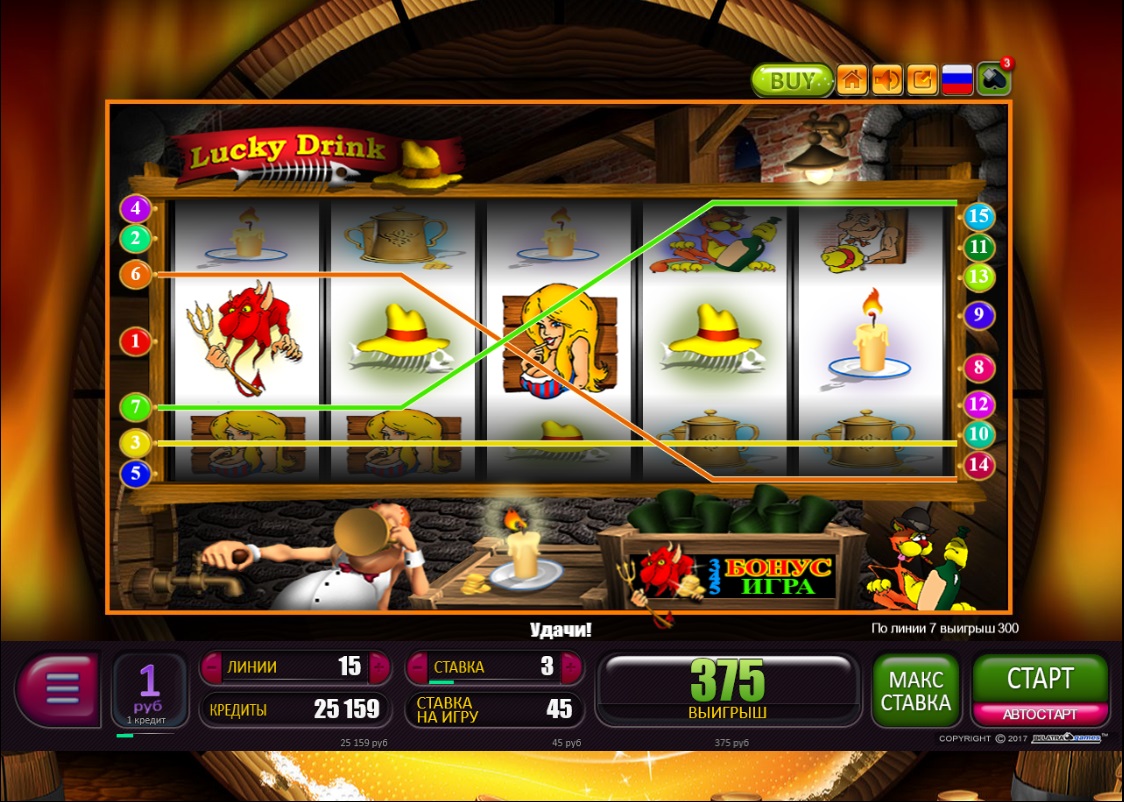Open the spade notifications icon with badge
The image size is (1124, 802).
pos(994,79)
